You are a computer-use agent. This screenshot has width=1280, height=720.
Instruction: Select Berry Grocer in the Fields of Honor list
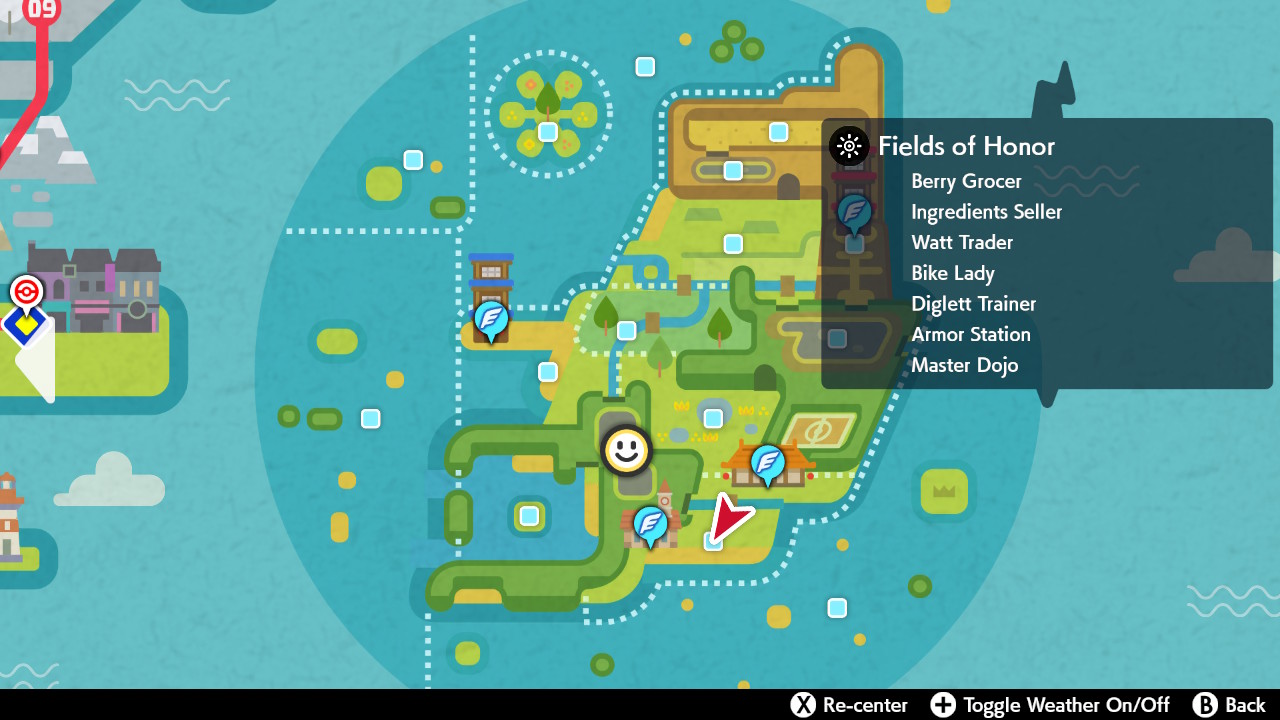tap(966, 181)
